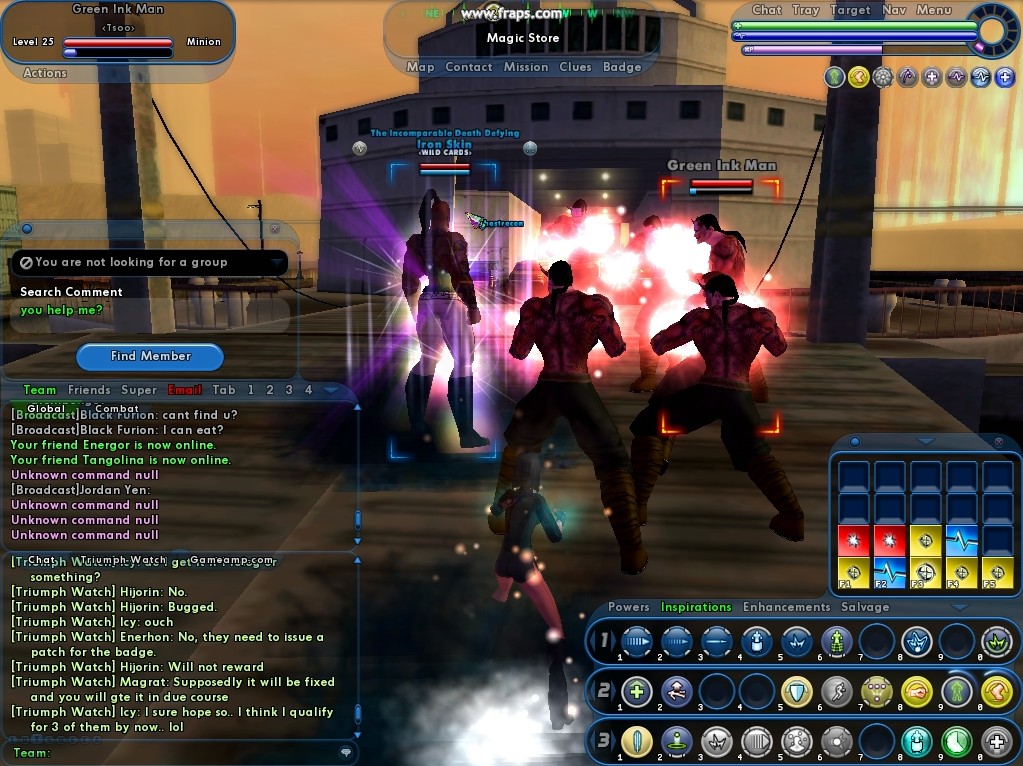Viewport: 1023px width, 766px height.
Task: Open the Salvage tab
Action: [x=865, y=607]
